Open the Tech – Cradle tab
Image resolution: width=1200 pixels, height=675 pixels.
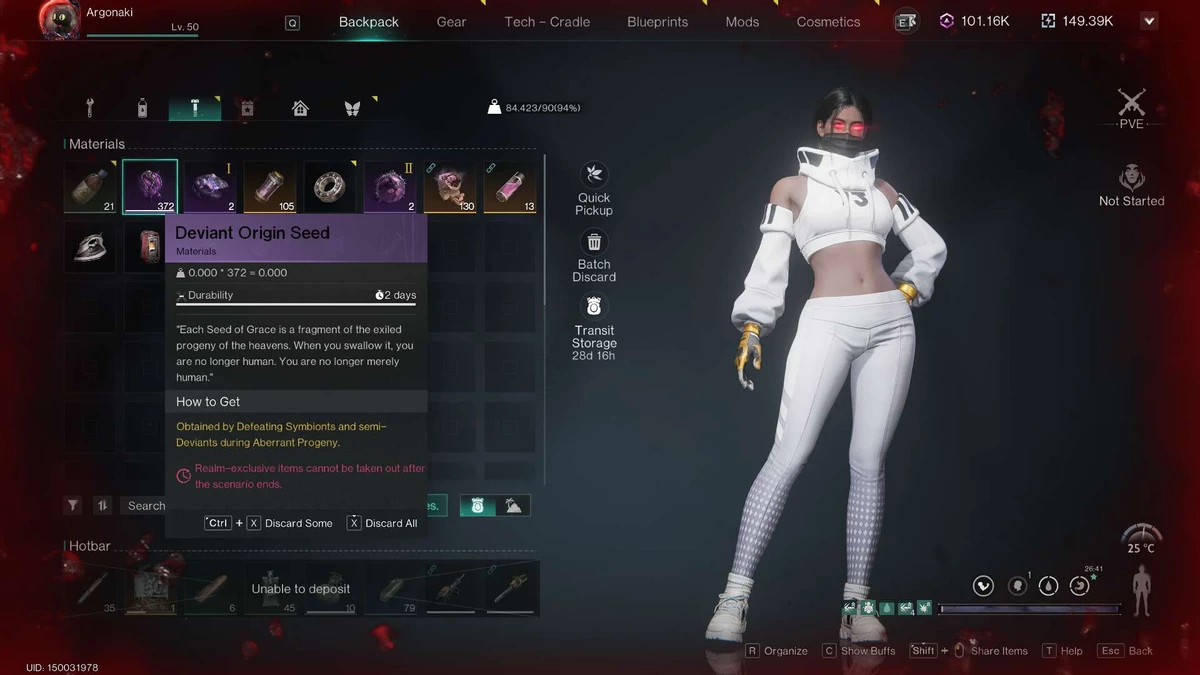point(547,22)
